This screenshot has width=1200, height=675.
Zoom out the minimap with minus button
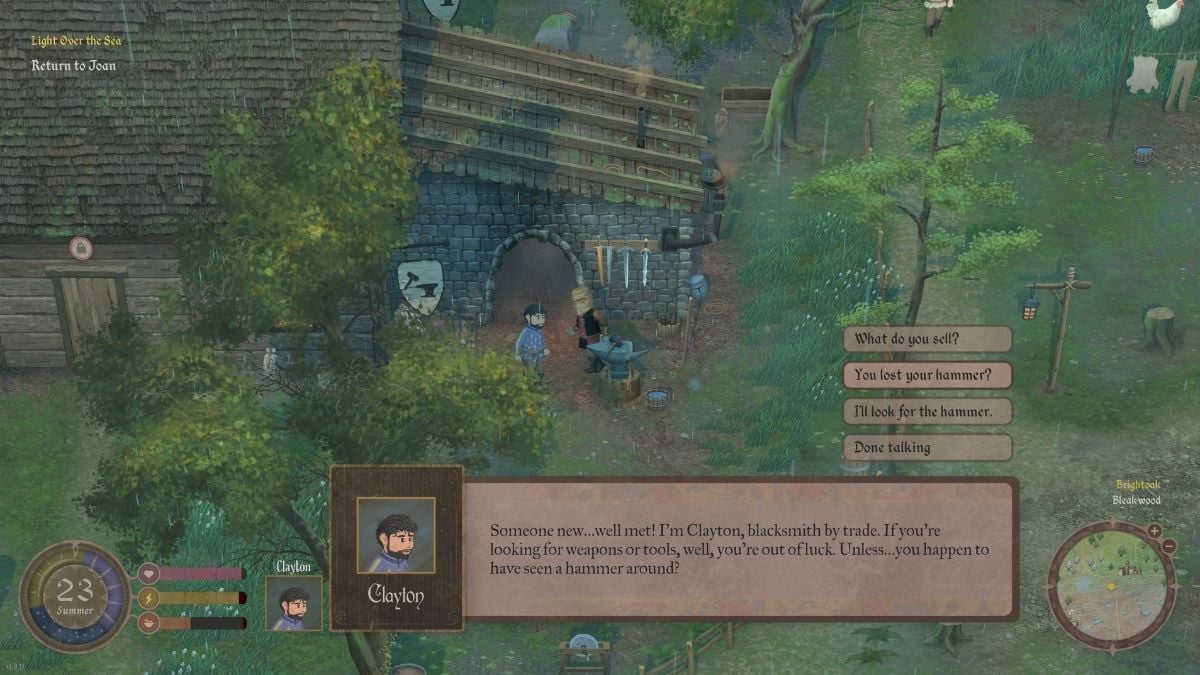pyautogui.click(x=1169, y=546)
